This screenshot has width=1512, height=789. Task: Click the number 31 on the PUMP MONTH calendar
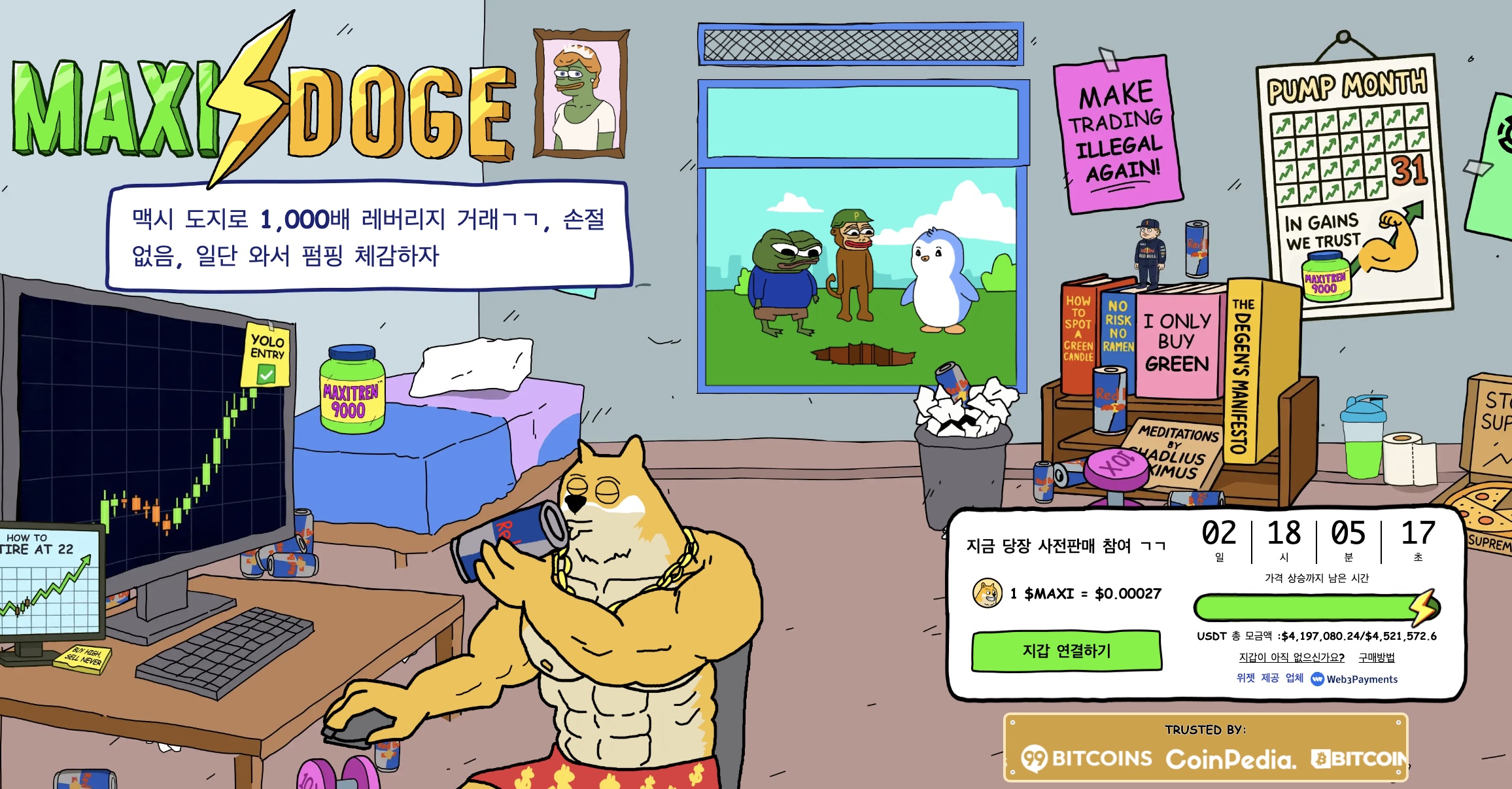[1408, 169]
